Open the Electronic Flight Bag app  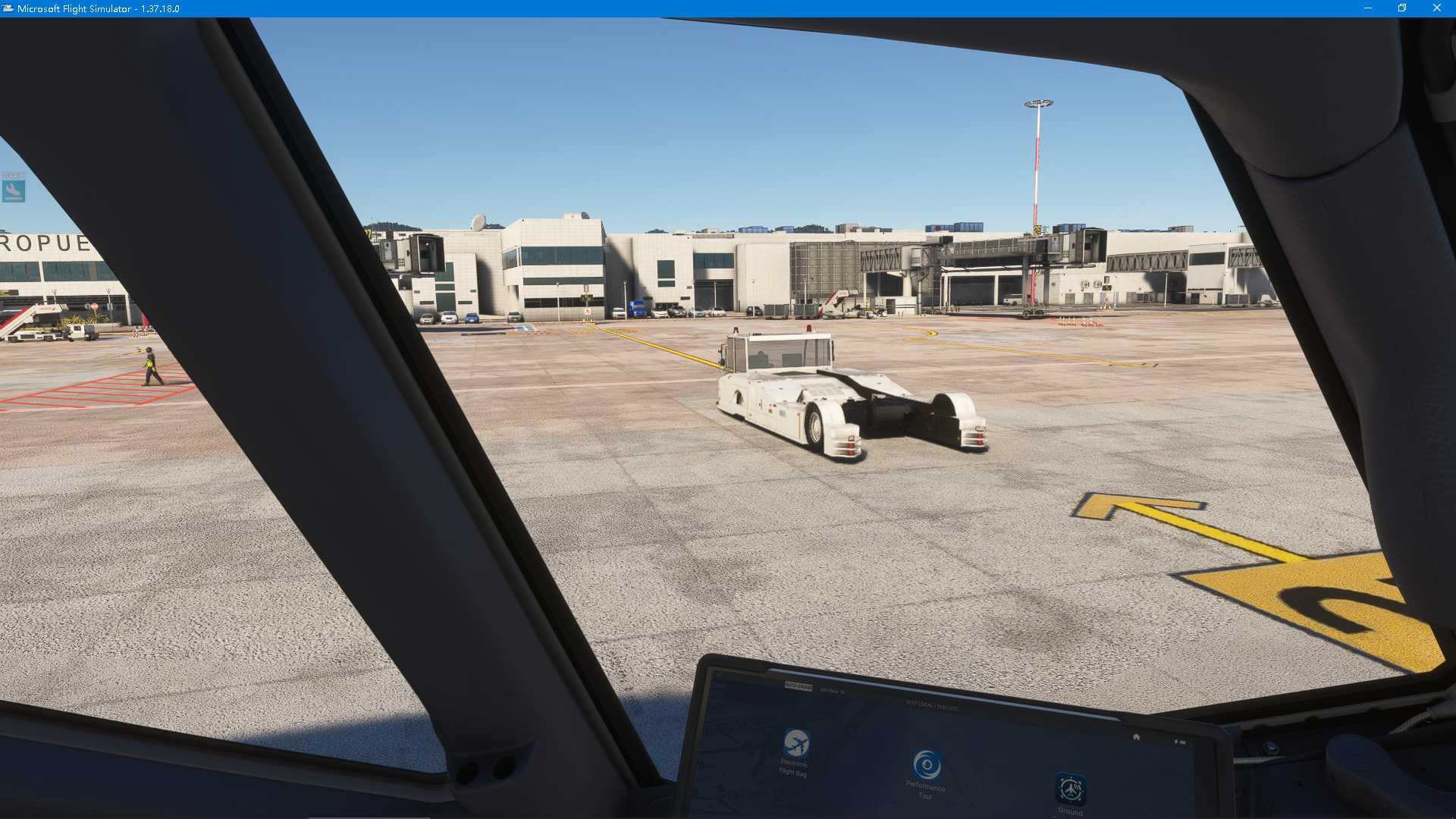(795, 741)
